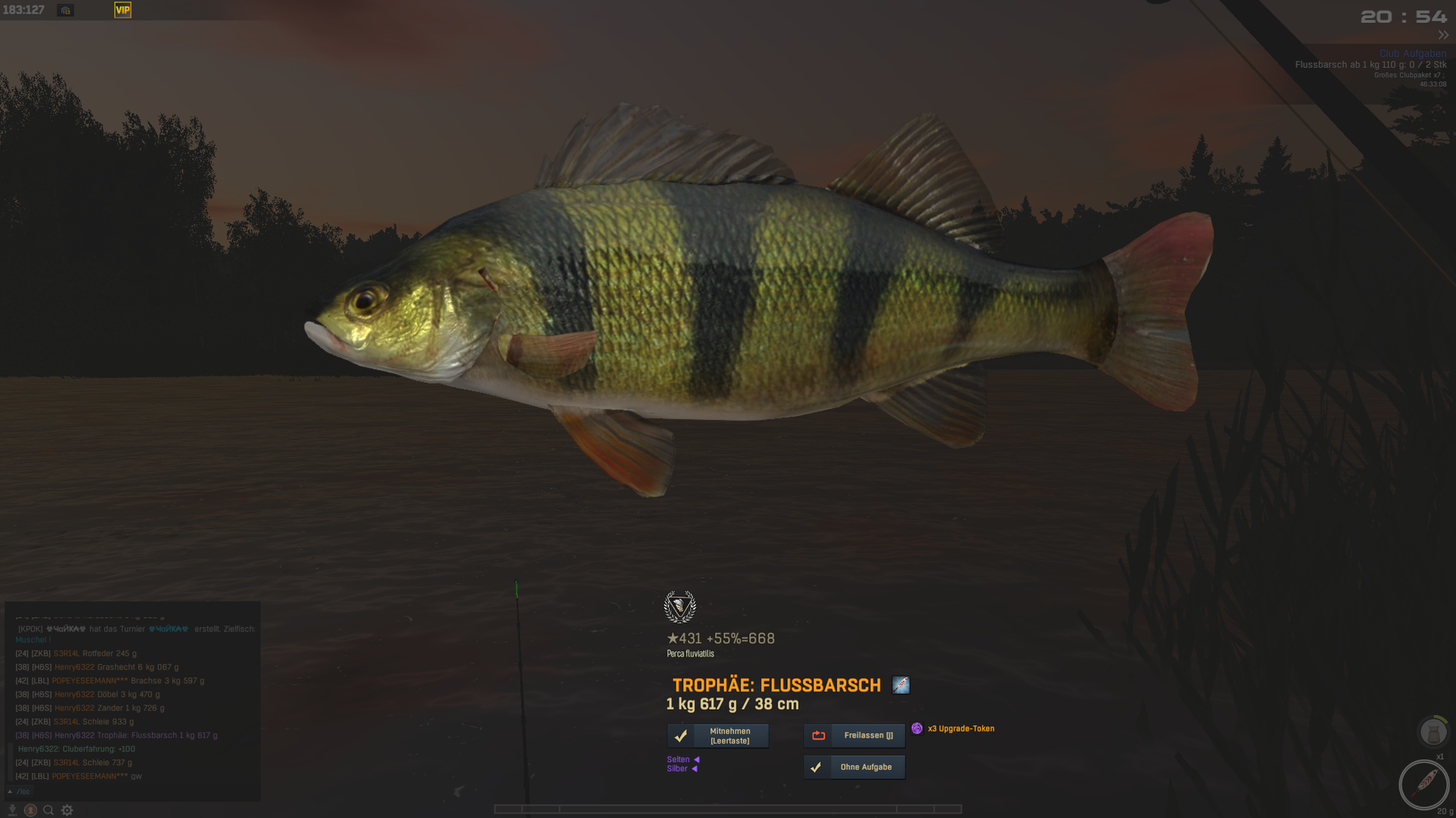The image size is (1456, 818).
Task: Open the Club Aufgaben task tracker
Action: coord(1412,54)
